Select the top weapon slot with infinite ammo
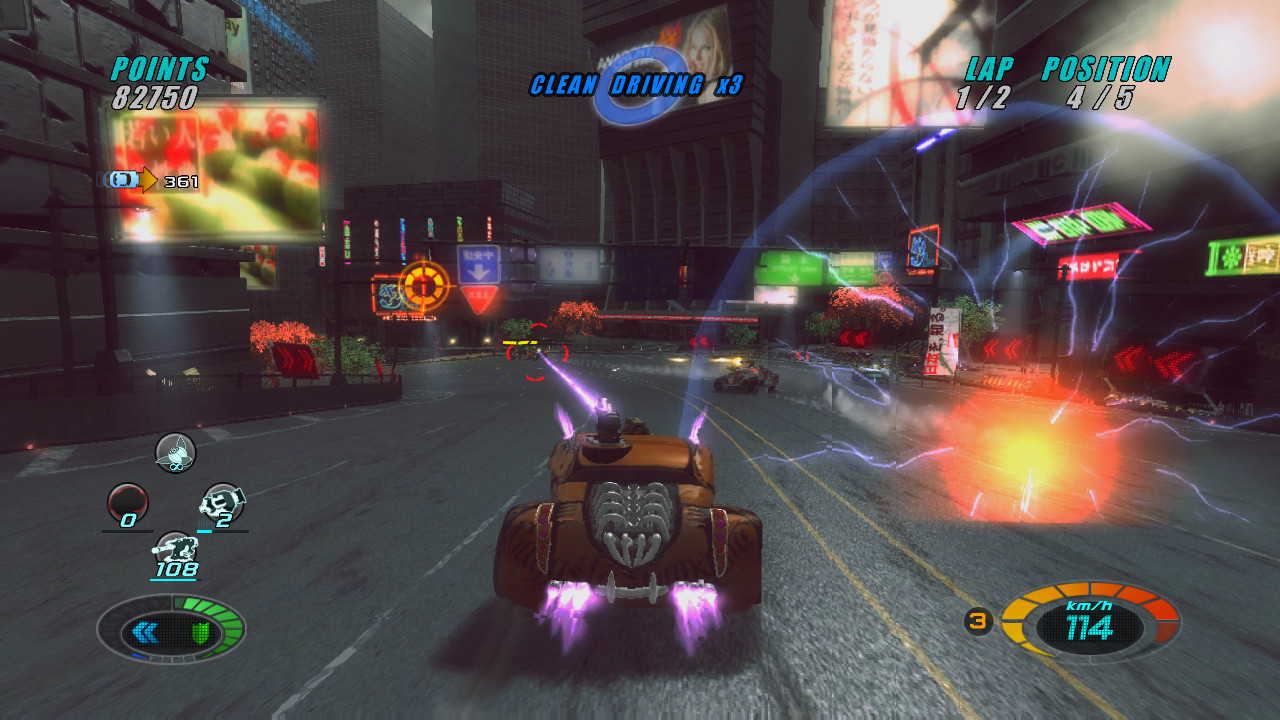Viewport: 1280px width, 720px height. tap(175, 453)
